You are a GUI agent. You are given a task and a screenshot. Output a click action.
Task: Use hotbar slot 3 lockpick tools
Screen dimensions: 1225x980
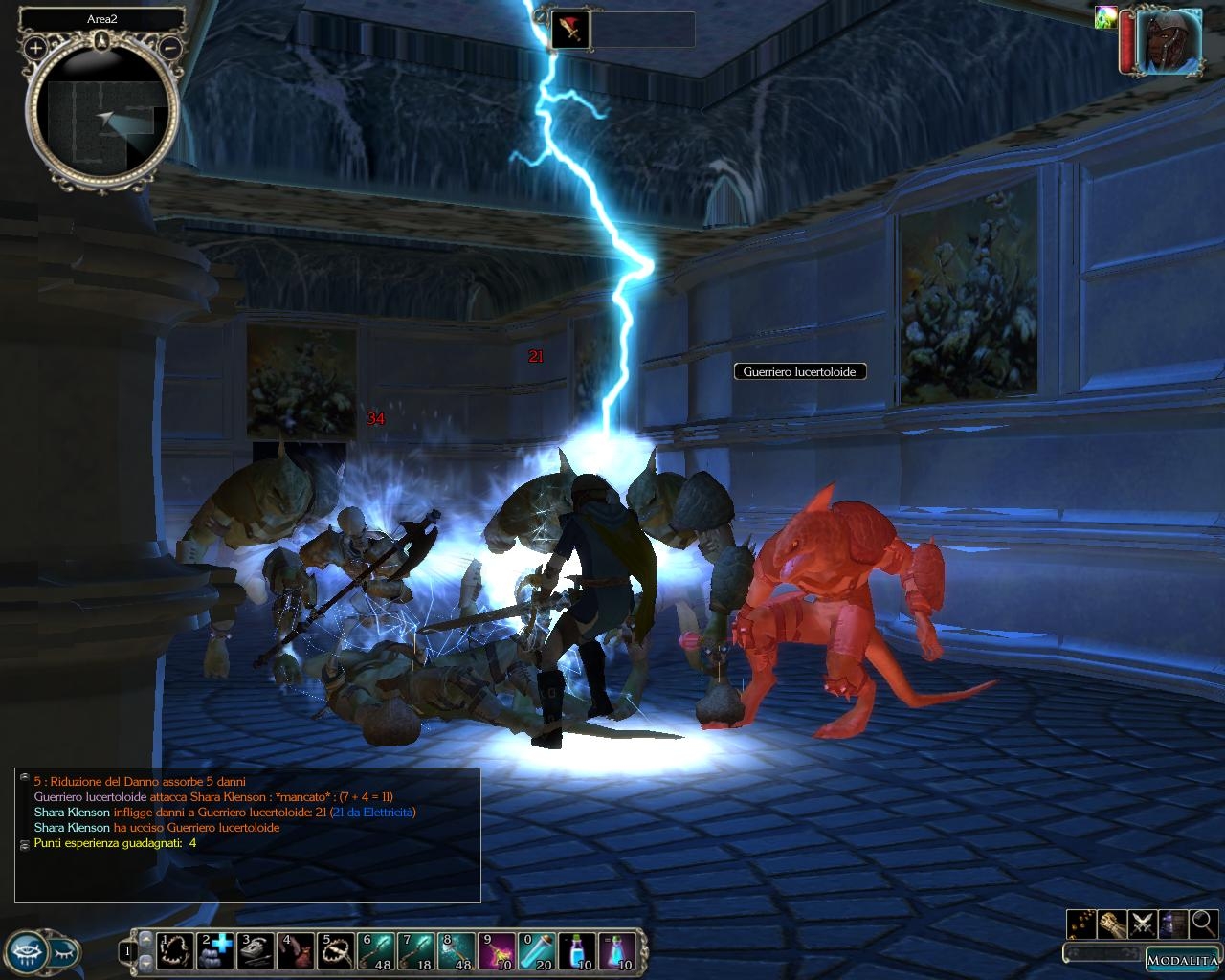(256, 952)
